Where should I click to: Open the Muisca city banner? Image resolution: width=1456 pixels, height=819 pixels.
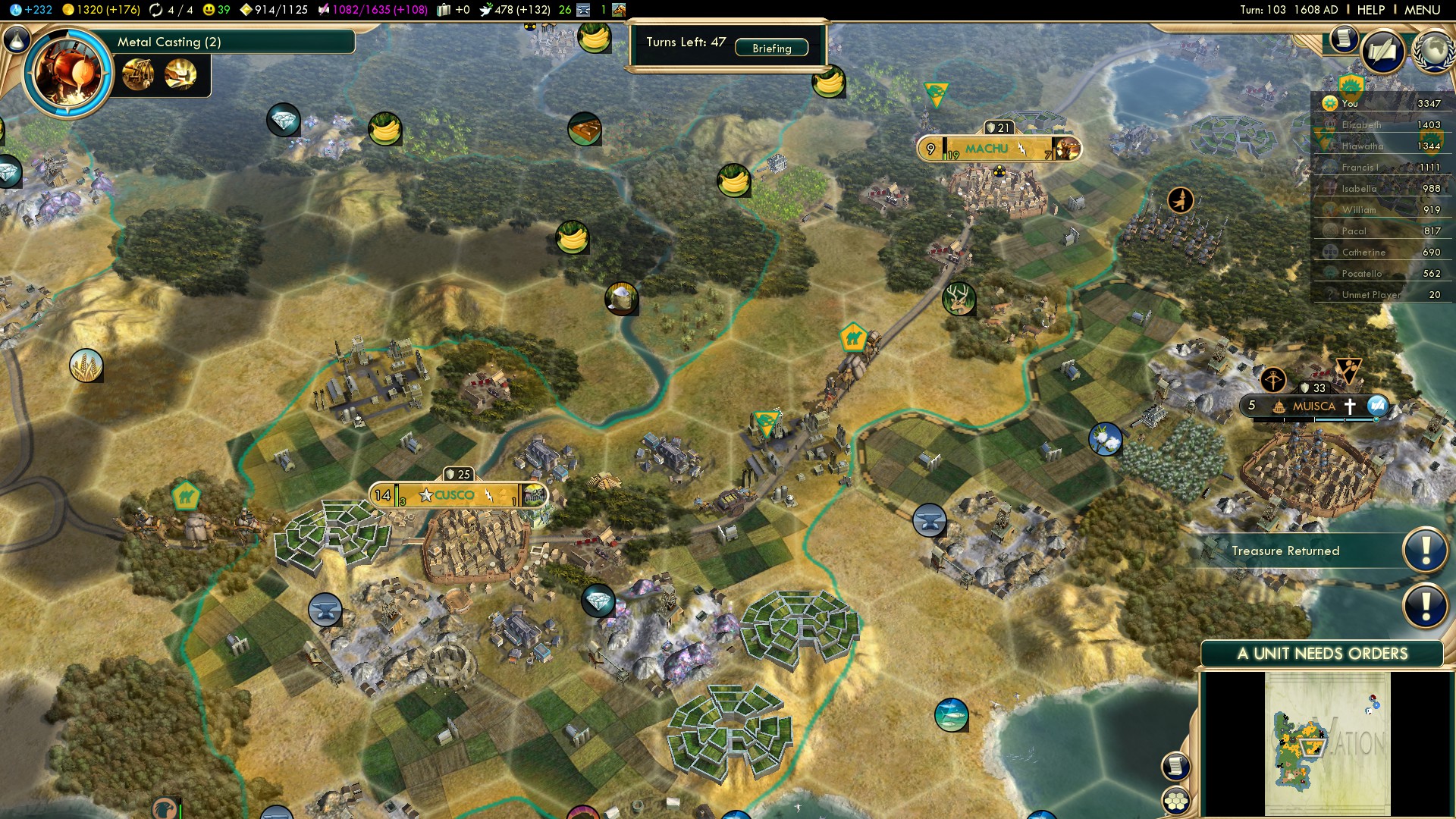(x=1313, y=406)
